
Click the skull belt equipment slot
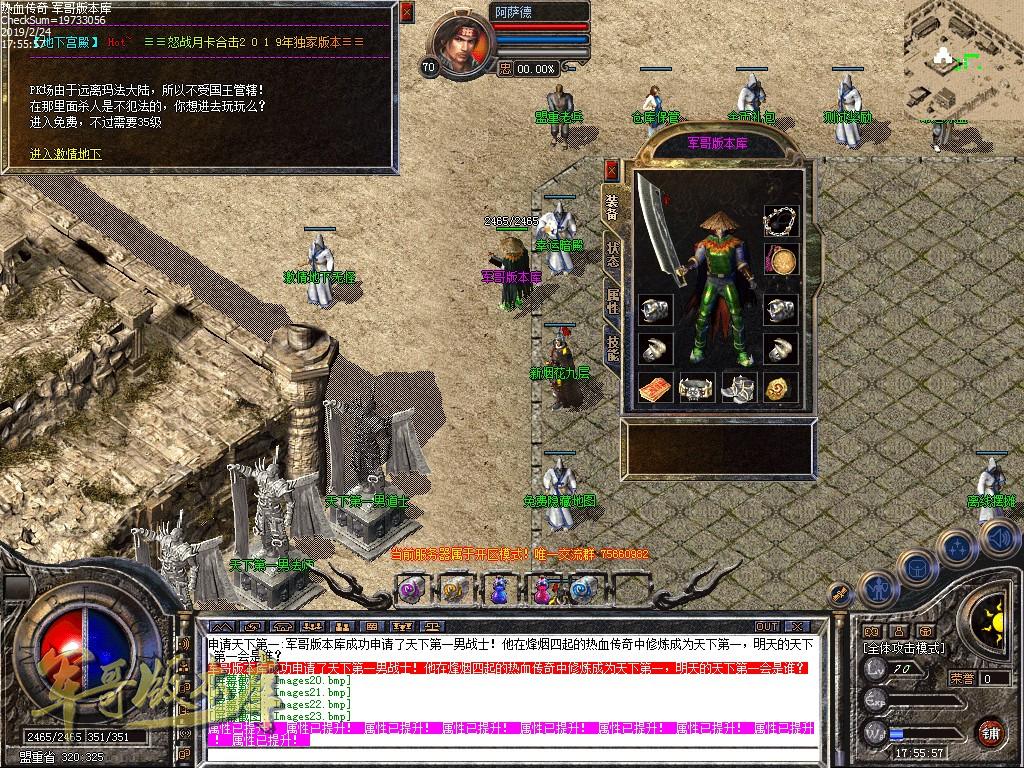click(697, 387)
